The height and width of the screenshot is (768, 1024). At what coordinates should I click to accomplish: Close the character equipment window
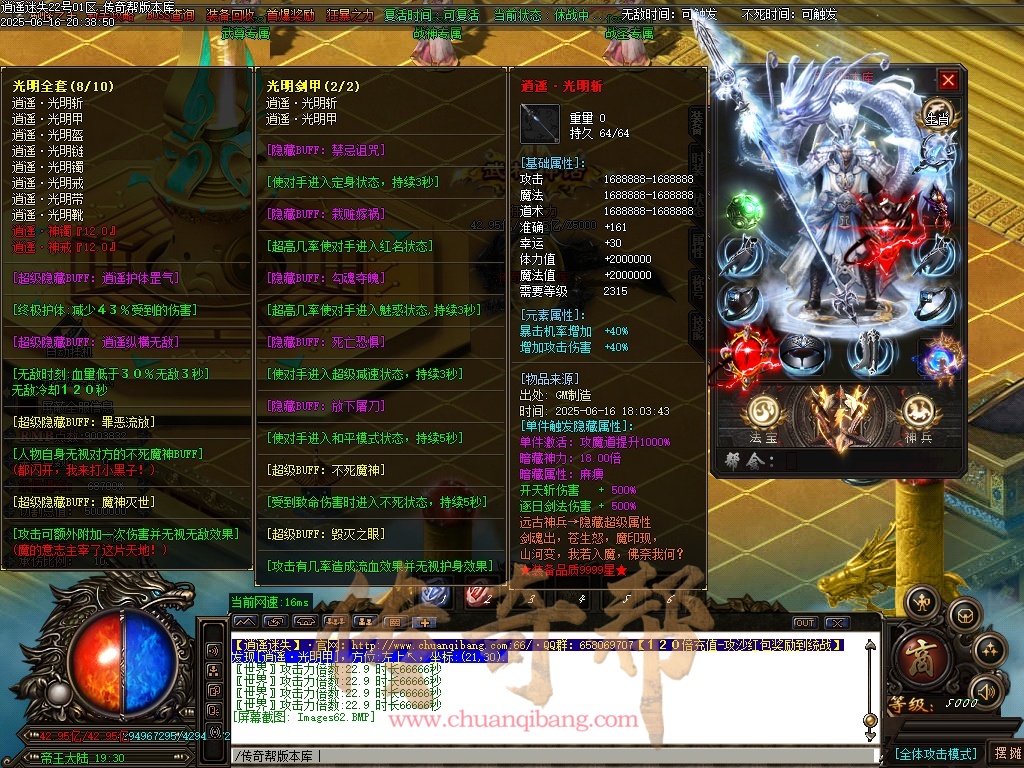point(948,81)
